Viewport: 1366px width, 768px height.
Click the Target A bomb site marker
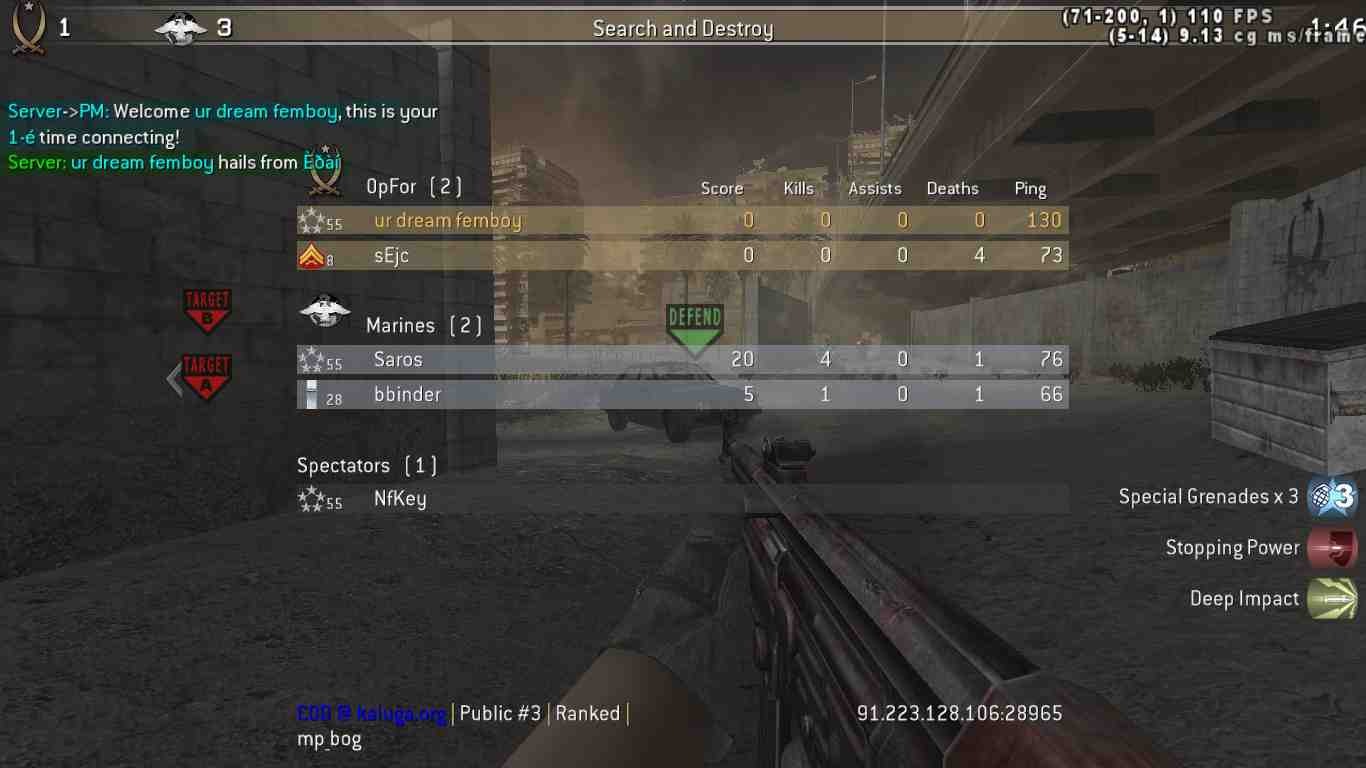(205, 375)
